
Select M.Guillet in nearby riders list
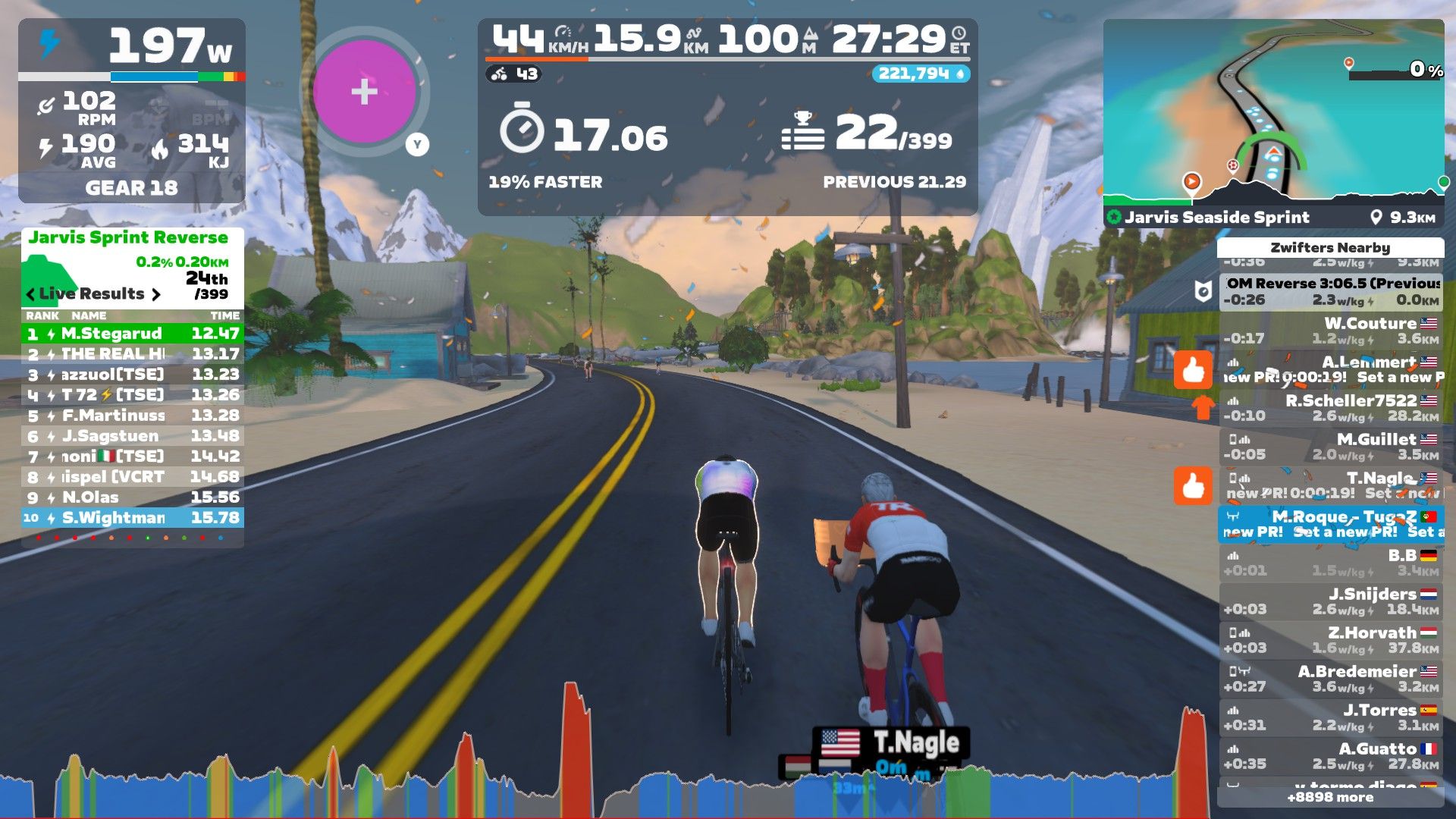click(x=1330, y=447)
